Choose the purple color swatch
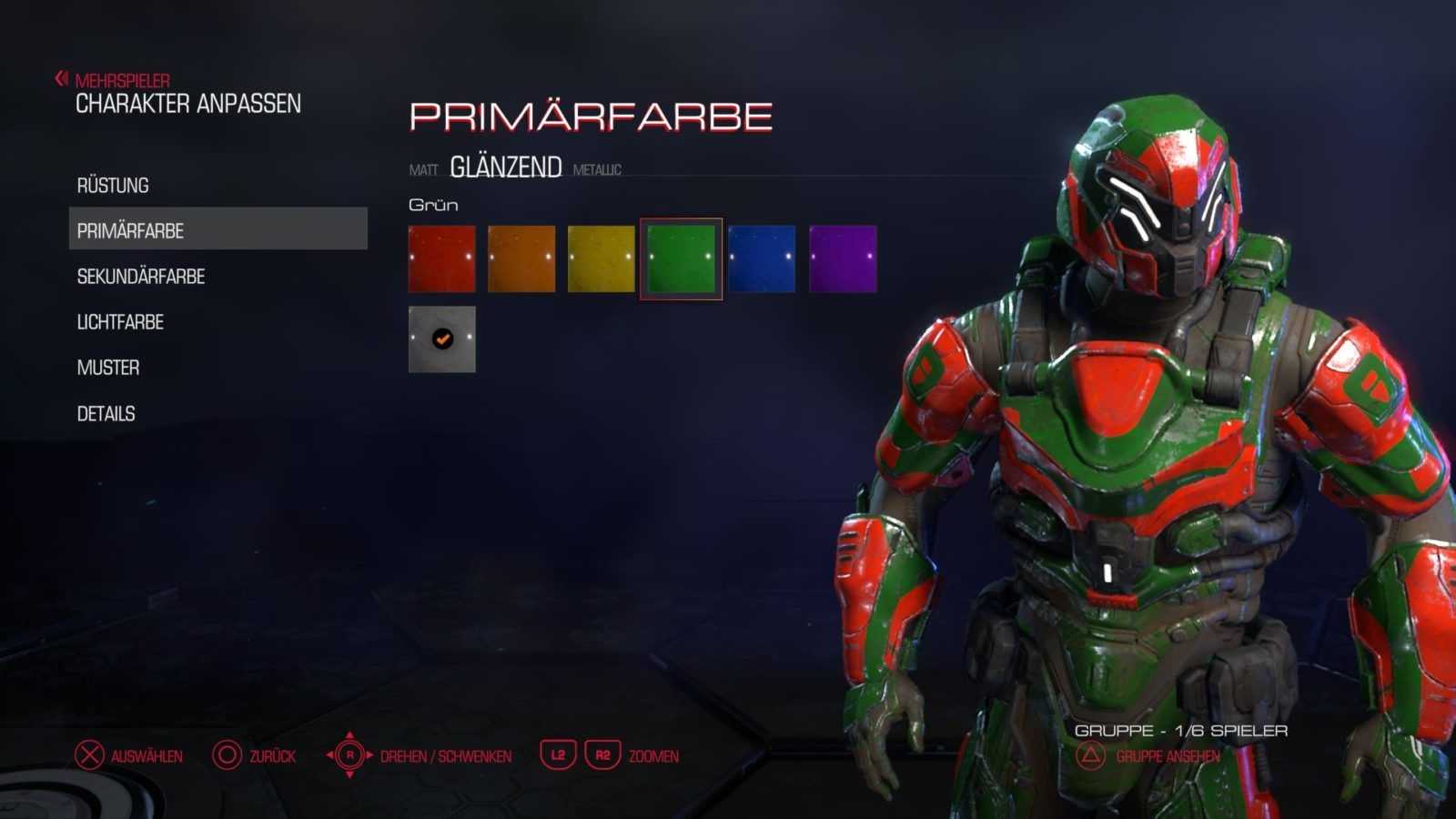 (x=843, y=259)
